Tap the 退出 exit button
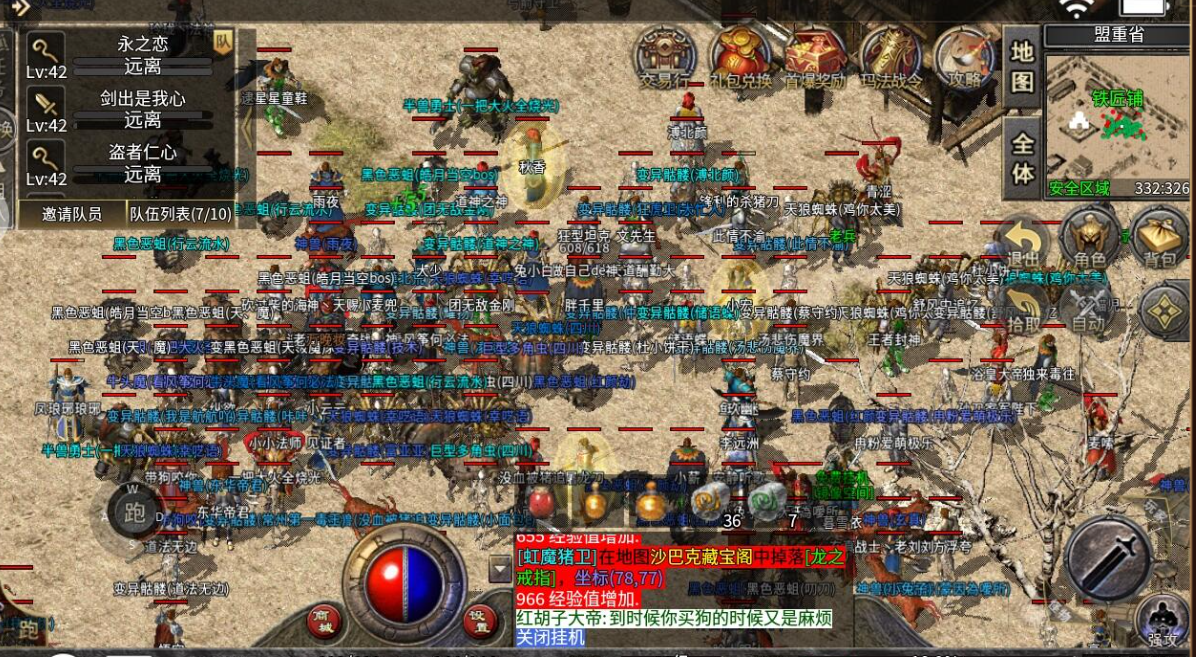Viewport: 1196px width, 657px height. point(1022,243)
